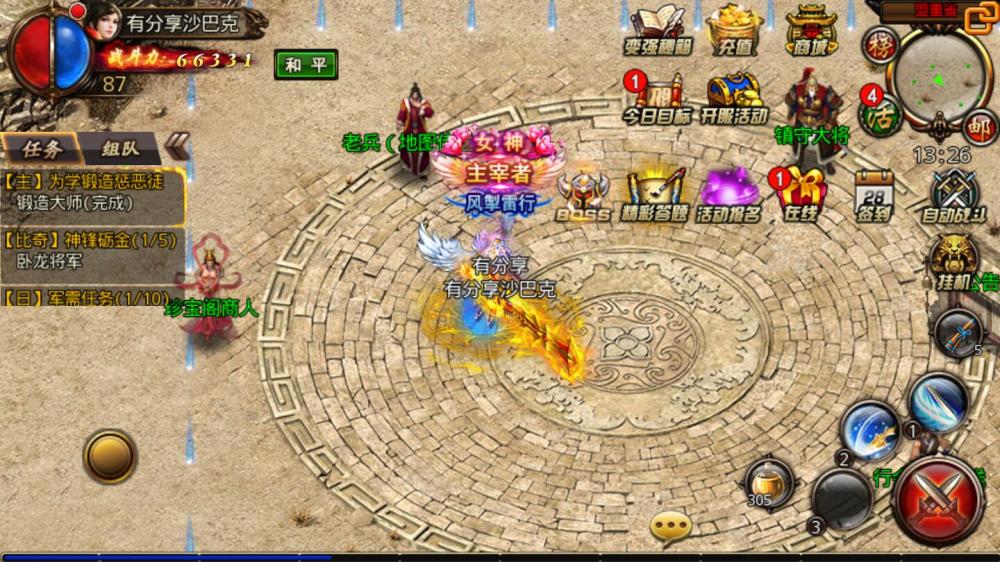Image resolution: width=1000 pixels, height=562 pixels.
Task: Open the BOSS helmet icon
Action: pos(582,194)
